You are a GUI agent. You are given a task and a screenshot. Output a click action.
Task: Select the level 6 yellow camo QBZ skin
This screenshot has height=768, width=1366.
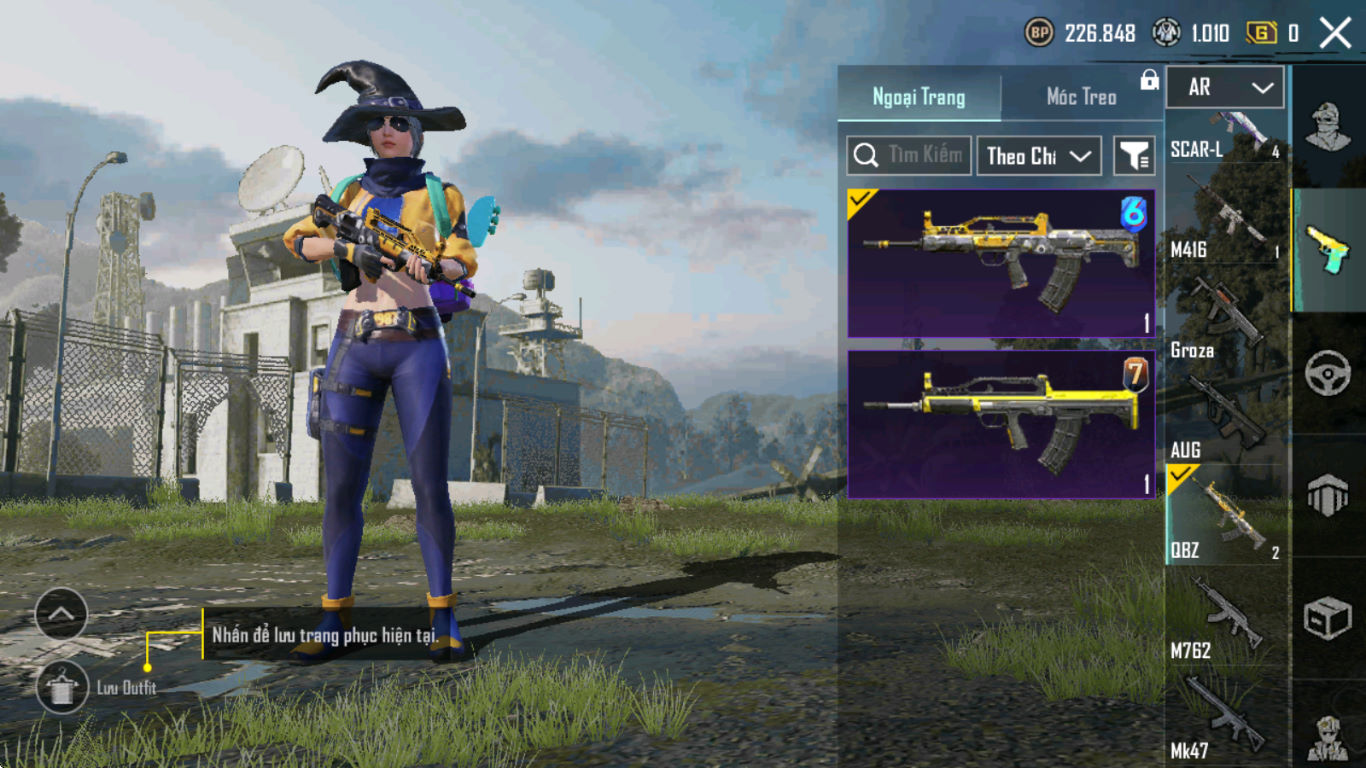click(x=1001, y=263)
